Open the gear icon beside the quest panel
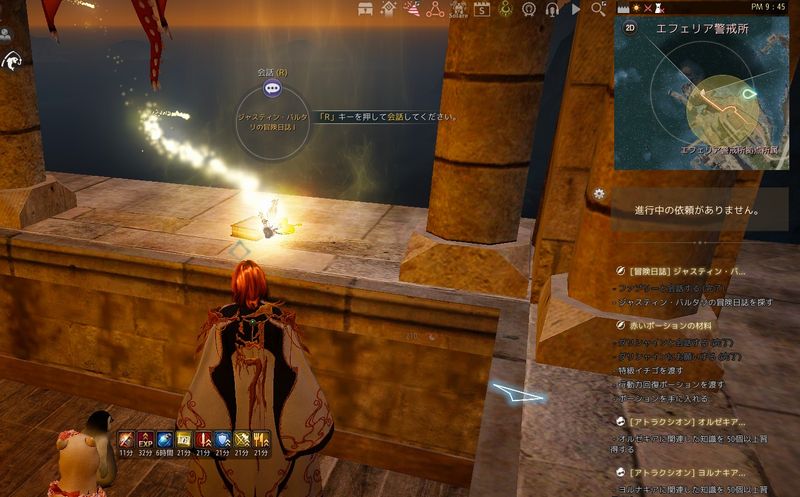Screen dimensions: 800x497 pos(599,193)
